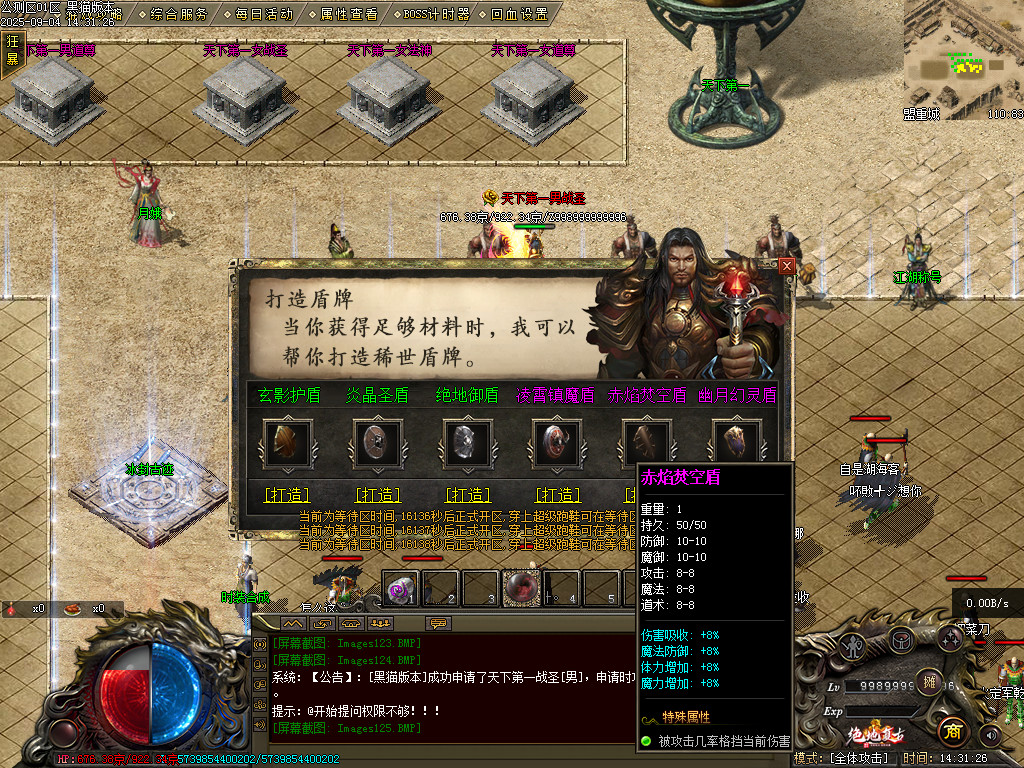Click the 摊 stall button

coord(928,682)
